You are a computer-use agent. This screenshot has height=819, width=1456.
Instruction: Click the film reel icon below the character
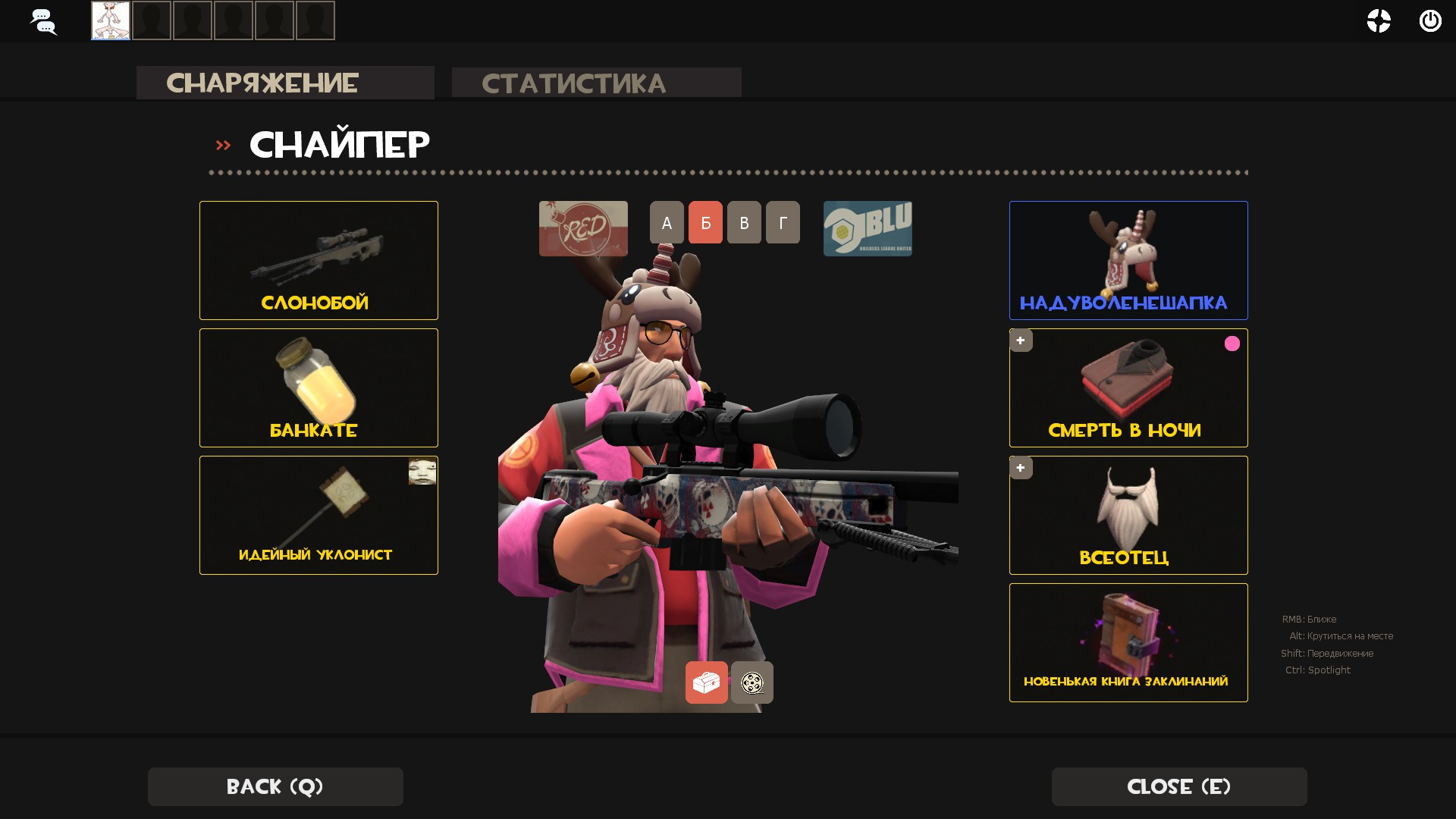(x=752, y=682)
